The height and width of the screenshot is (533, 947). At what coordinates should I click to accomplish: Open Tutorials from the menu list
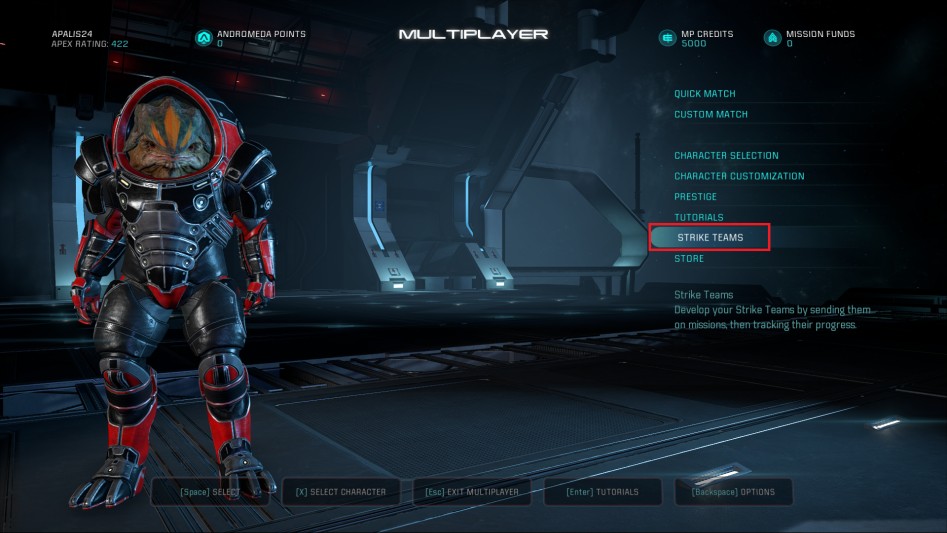tap(698, 218)
